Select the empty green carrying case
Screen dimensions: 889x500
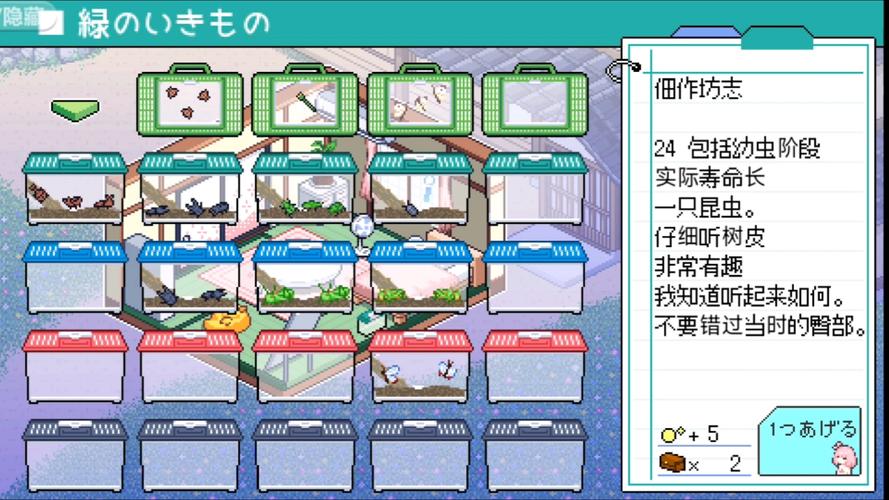[535, 102]
